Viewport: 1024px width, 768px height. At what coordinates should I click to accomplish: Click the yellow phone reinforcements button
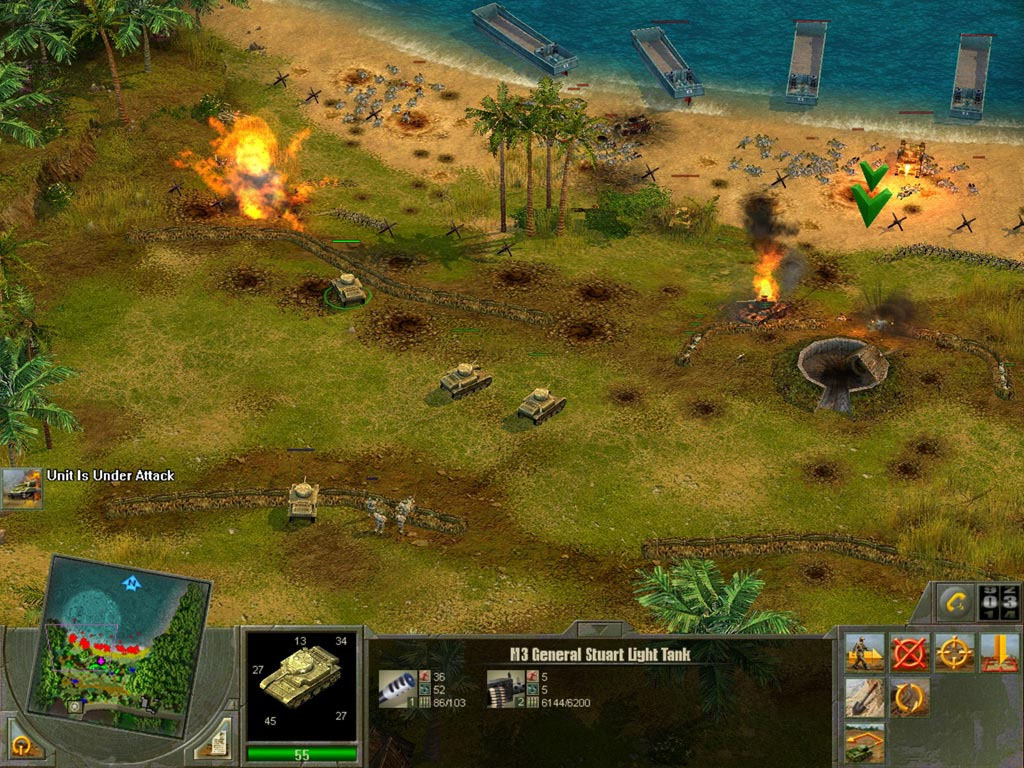953,602
